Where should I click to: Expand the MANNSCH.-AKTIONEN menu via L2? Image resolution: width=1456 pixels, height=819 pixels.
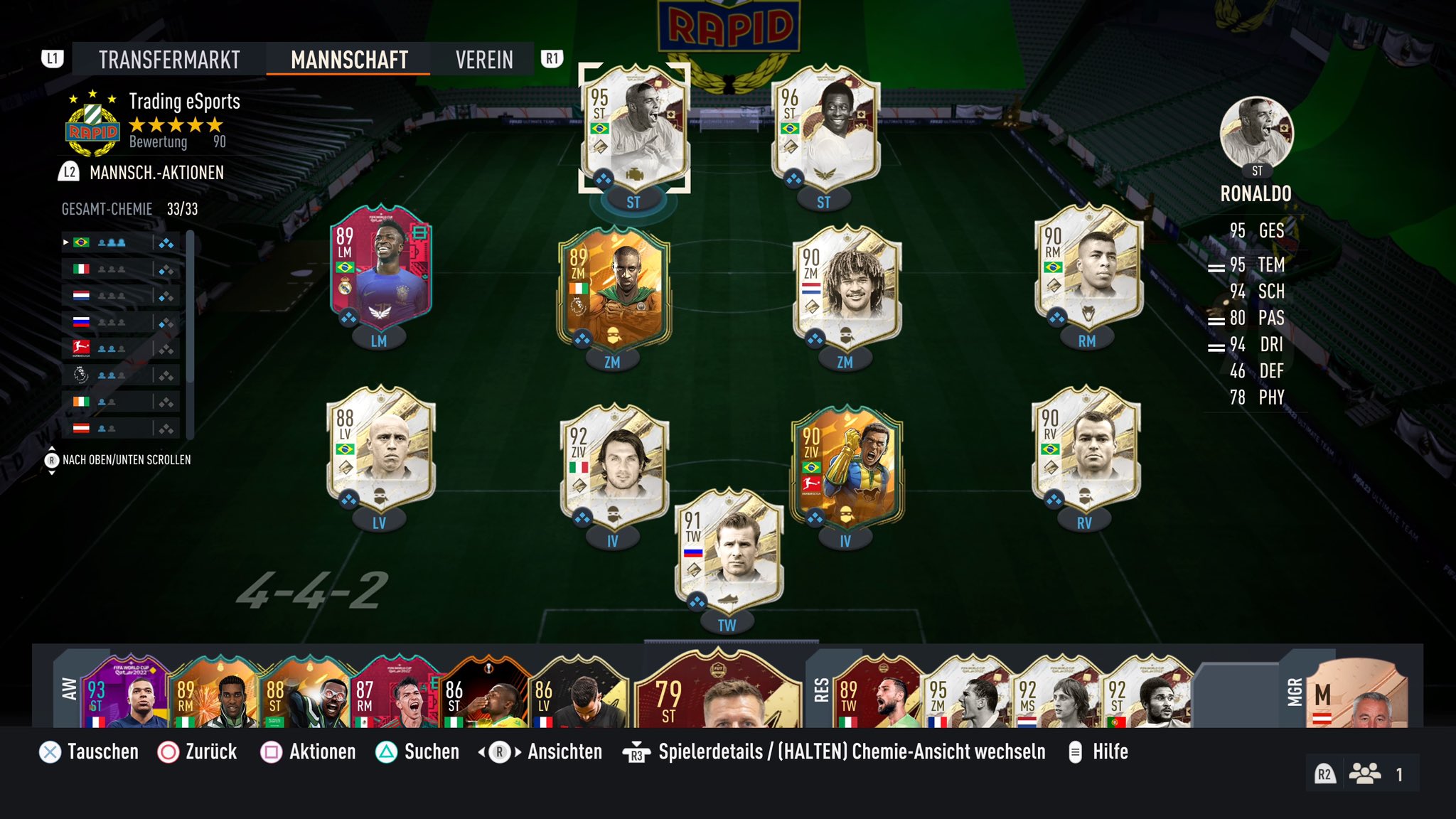(68, 171)
